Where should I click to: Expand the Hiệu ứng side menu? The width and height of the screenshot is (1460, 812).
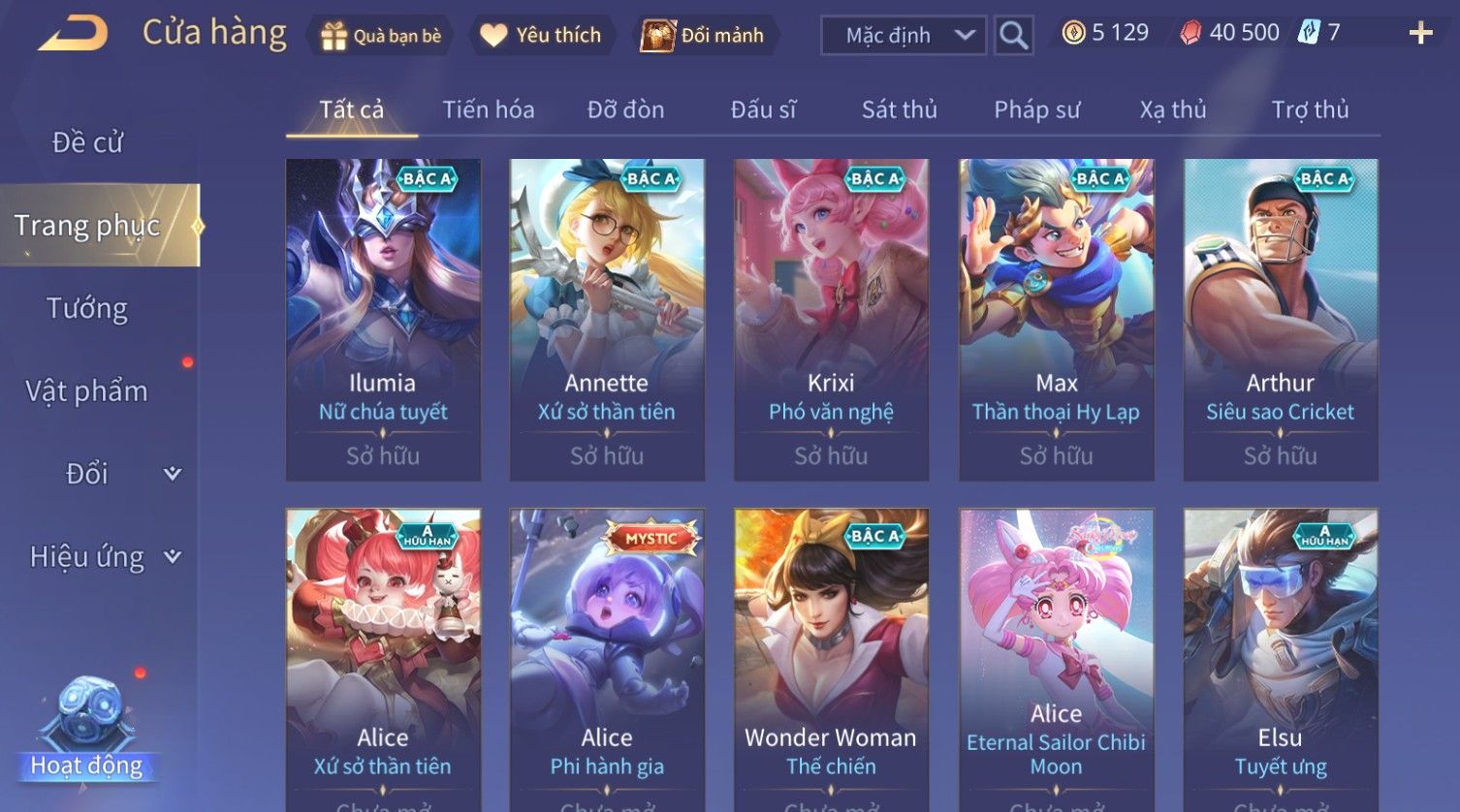(x=104, y=557)
